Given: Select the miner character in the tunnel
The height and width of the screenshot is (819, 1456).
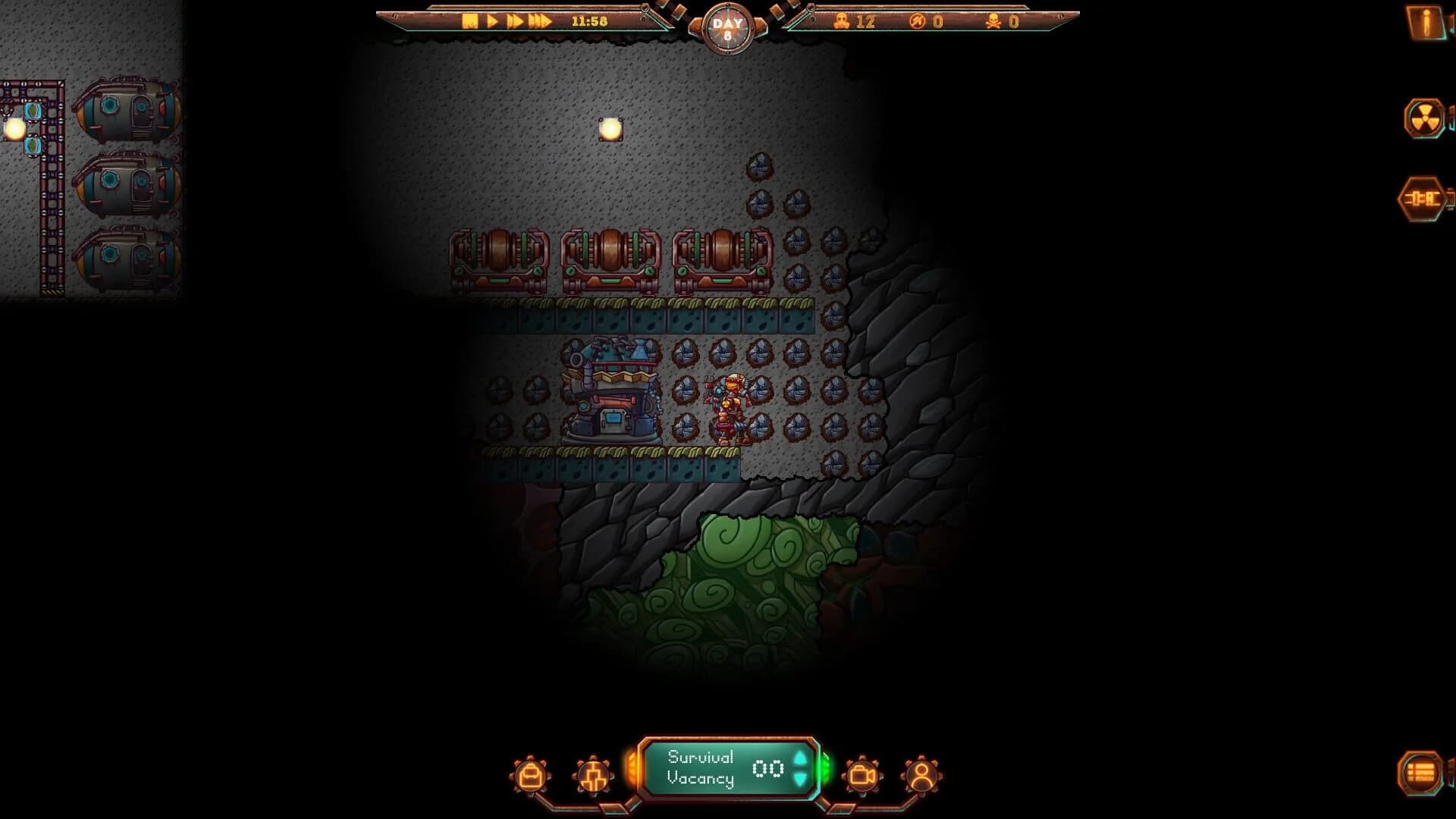Looking at the screenshot, I should (728, 402).
